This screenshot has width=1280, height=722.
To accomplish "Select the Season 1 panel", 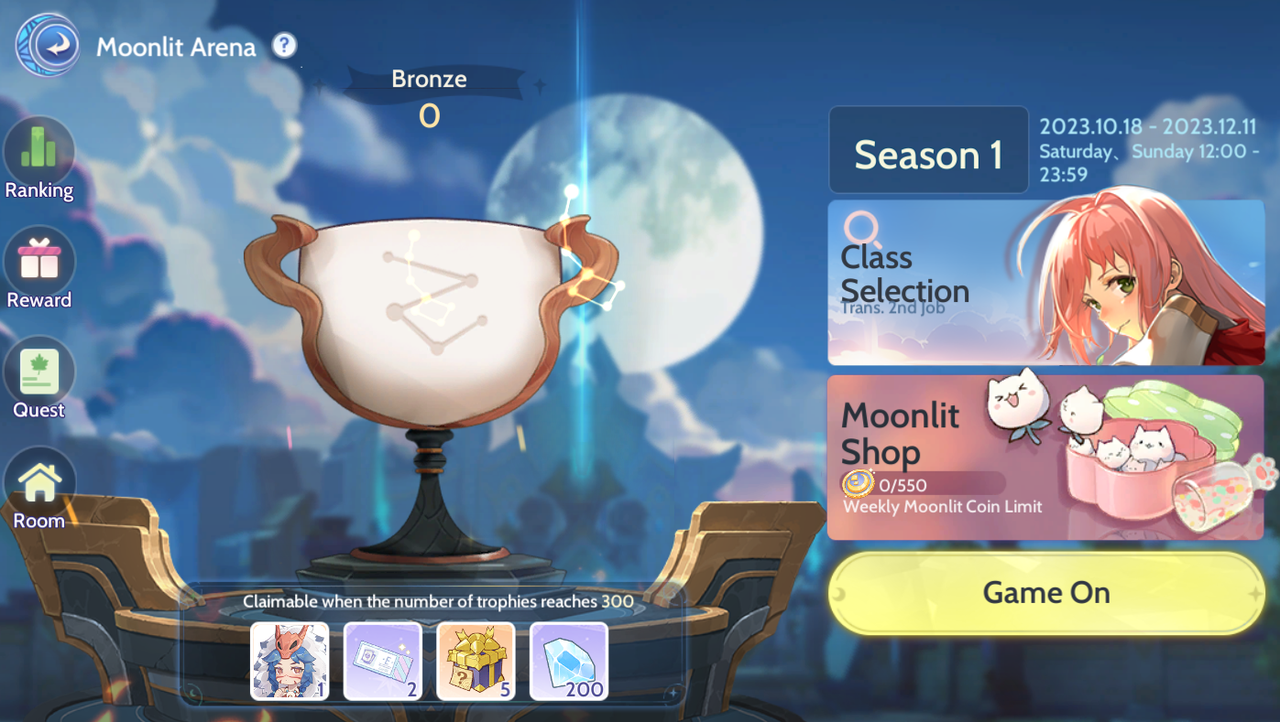I will coord(928,151).
